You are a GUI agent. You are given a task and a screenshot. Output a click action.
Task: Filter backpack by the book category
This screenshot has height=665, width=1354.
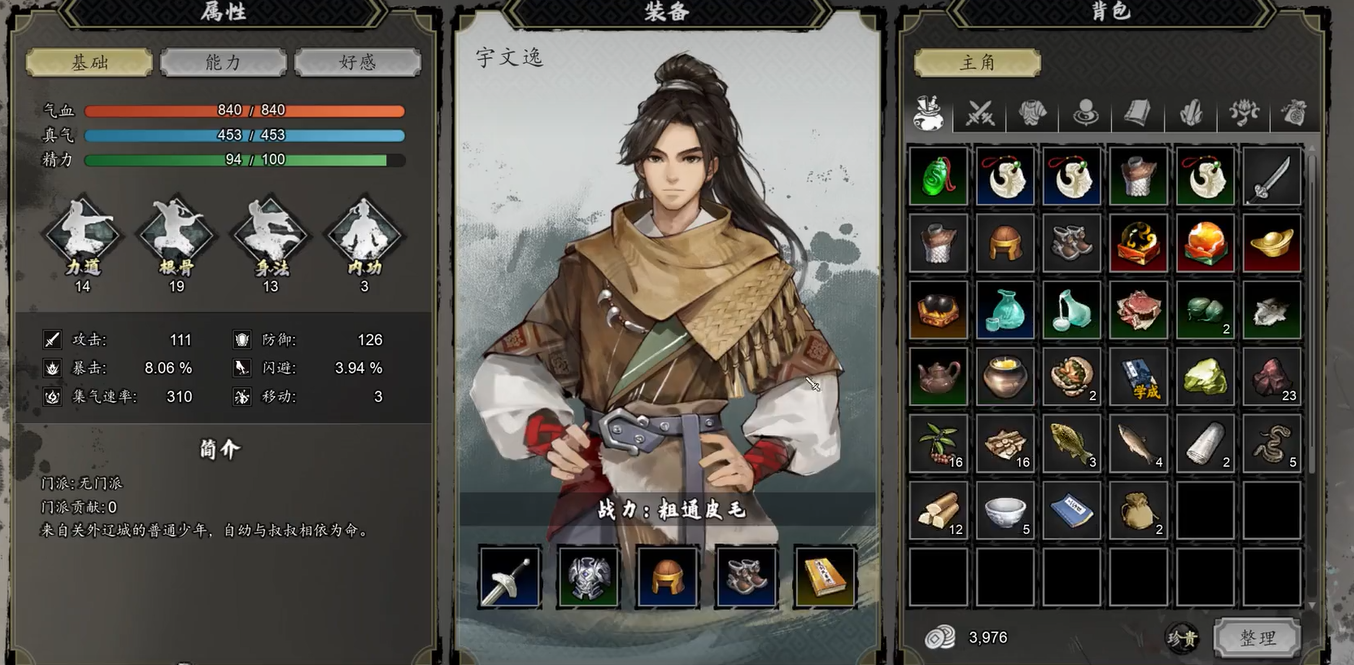click(x=1137, y=114)
